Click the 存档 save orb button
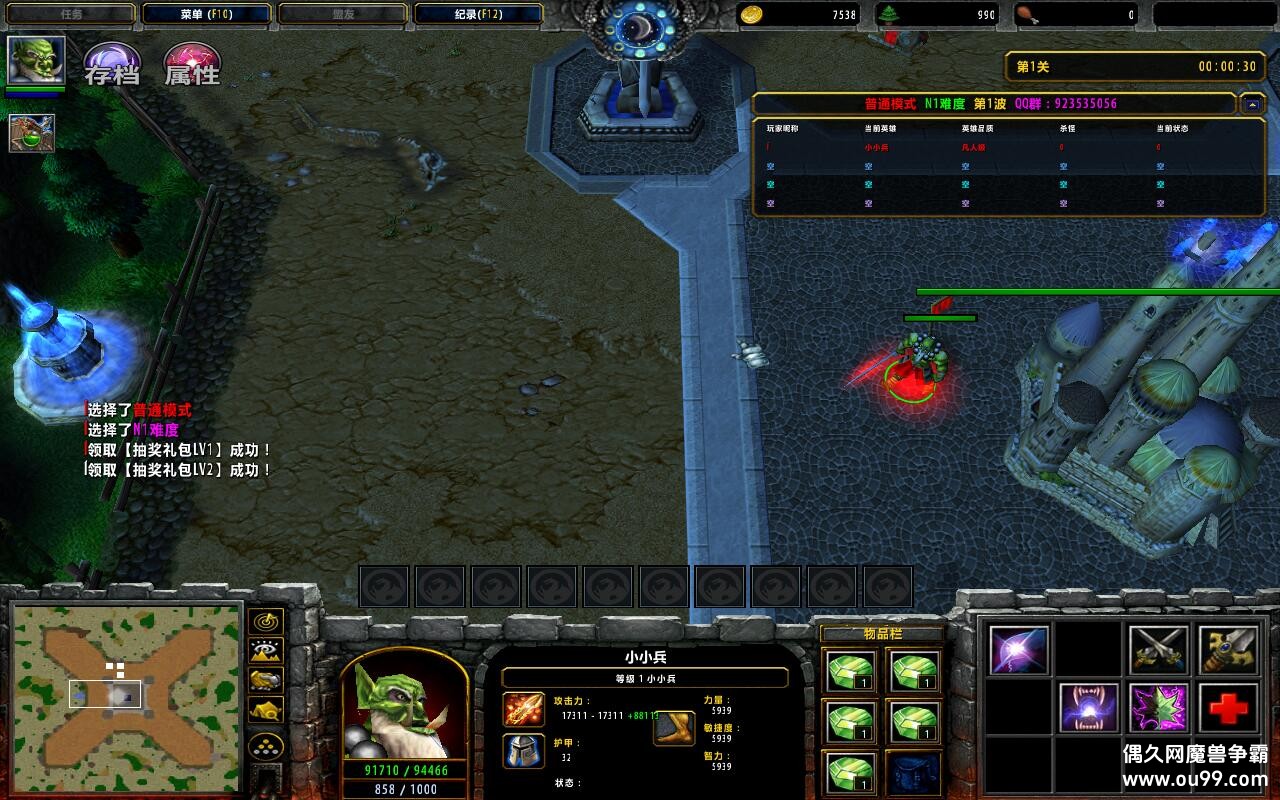This screenshot has width=1280, height=800. (111, 65)
